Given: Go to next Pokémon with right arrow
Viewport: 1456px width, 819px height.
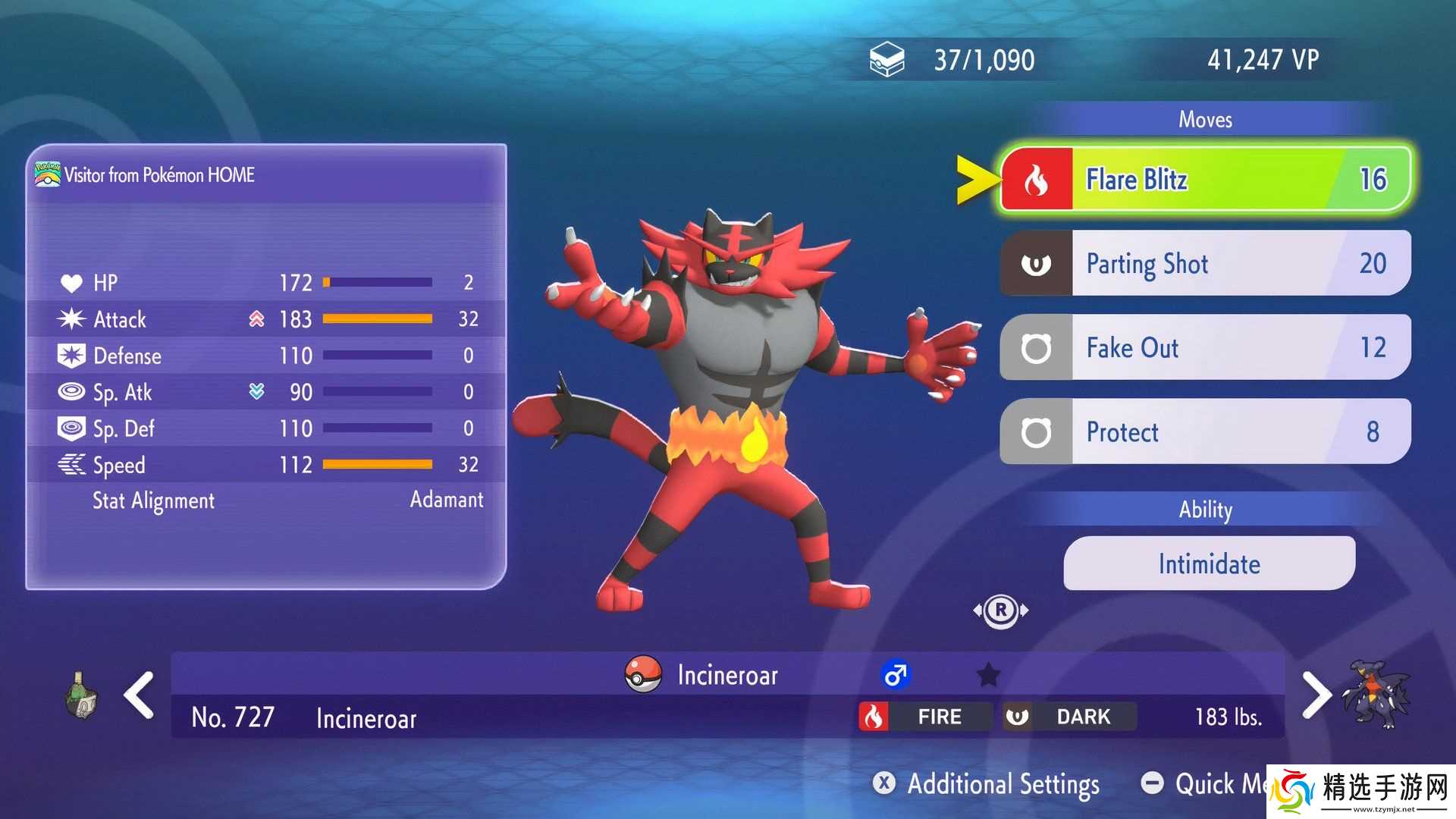Looking at the screenshot, I should [x=1316, y=695].
